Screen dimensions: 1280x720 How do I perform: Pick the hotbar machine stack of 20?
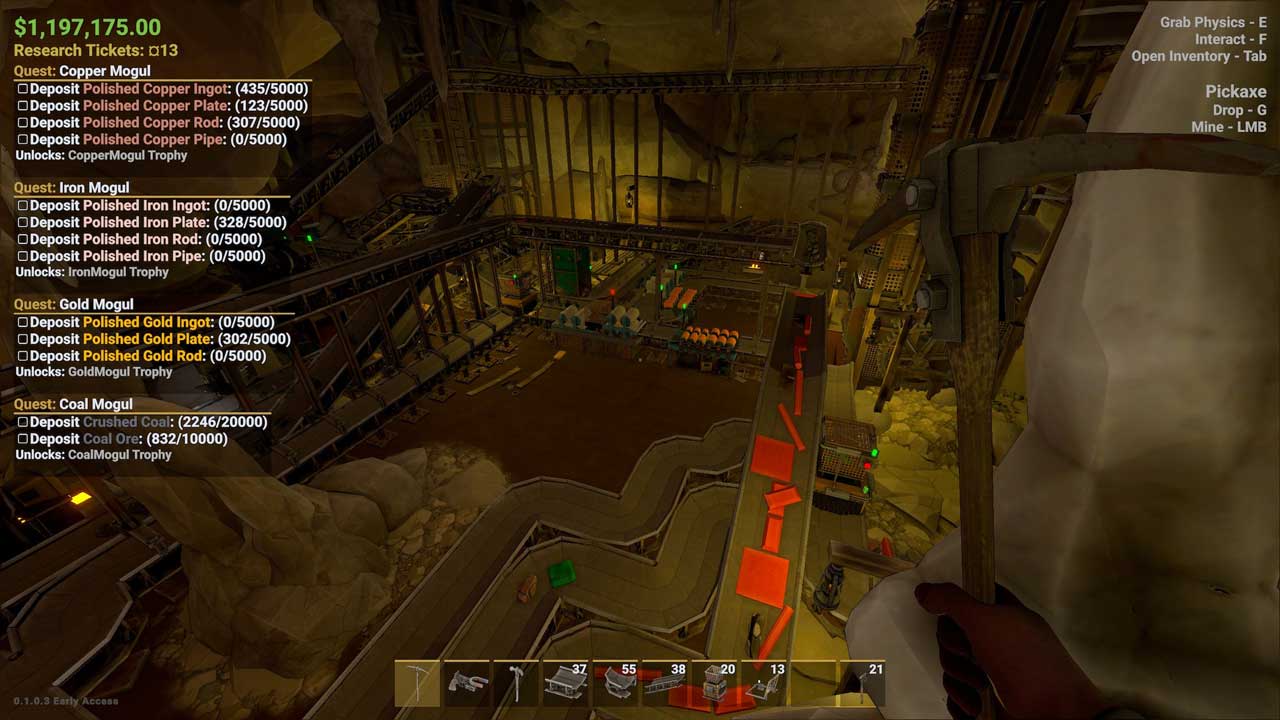[x=714, y=684]
